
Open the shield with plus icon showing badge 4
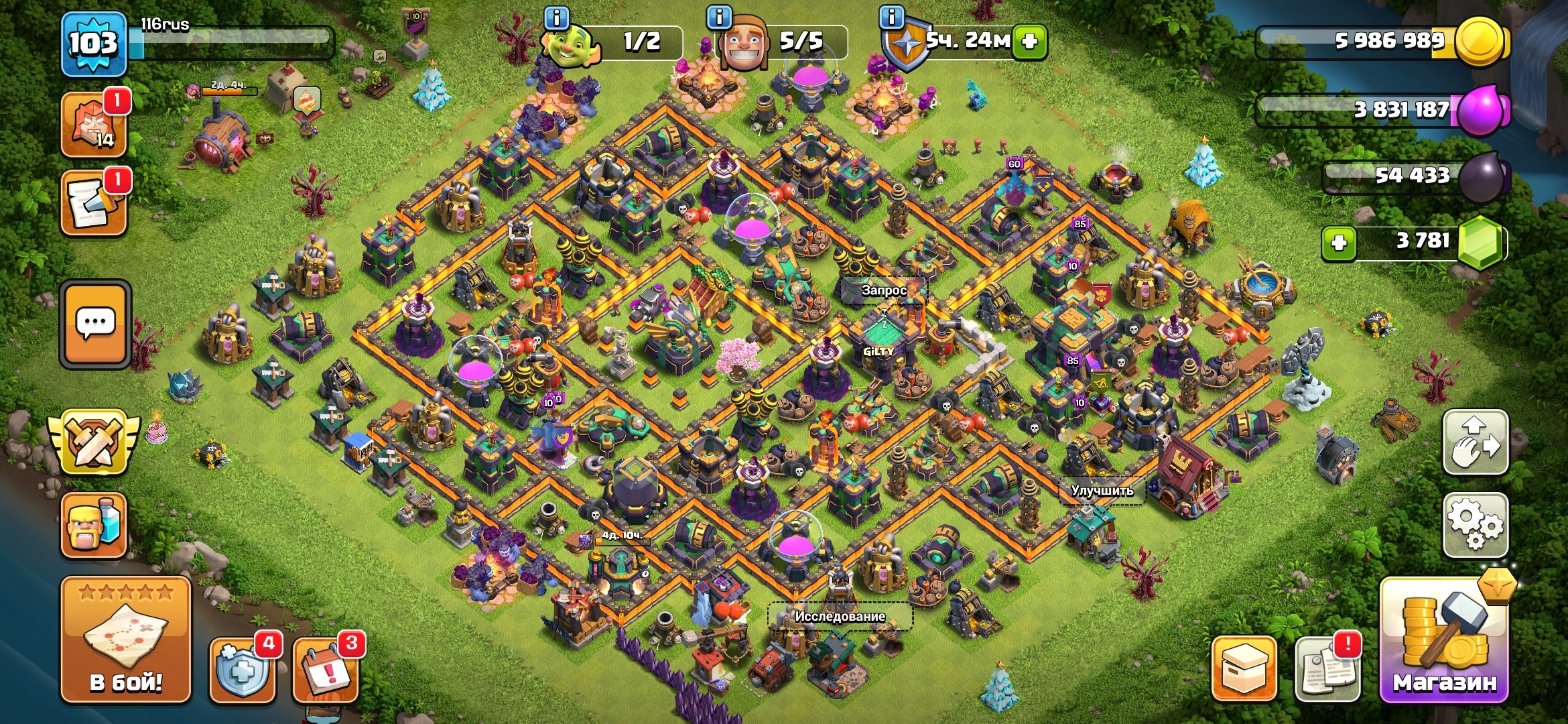pyautogui.click(x=243, y=670)
